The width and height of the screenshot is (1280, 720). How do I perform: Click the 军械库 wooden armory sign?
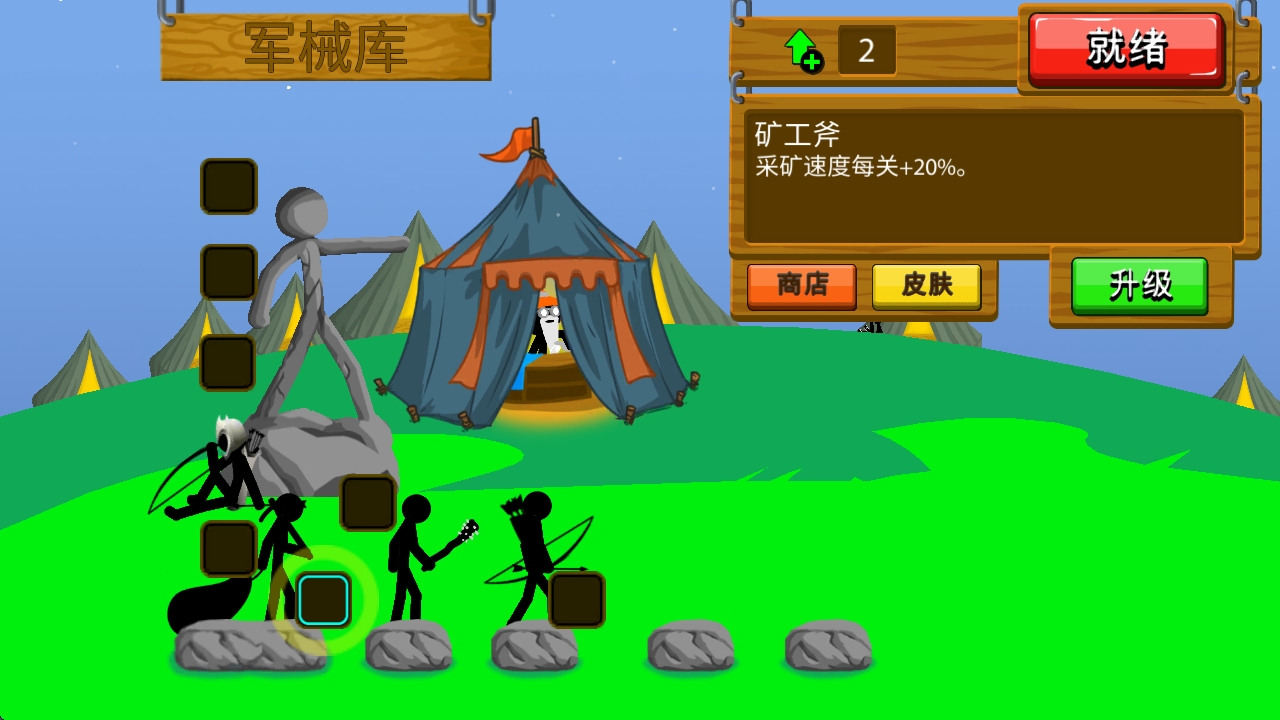[x=325, y=45]
